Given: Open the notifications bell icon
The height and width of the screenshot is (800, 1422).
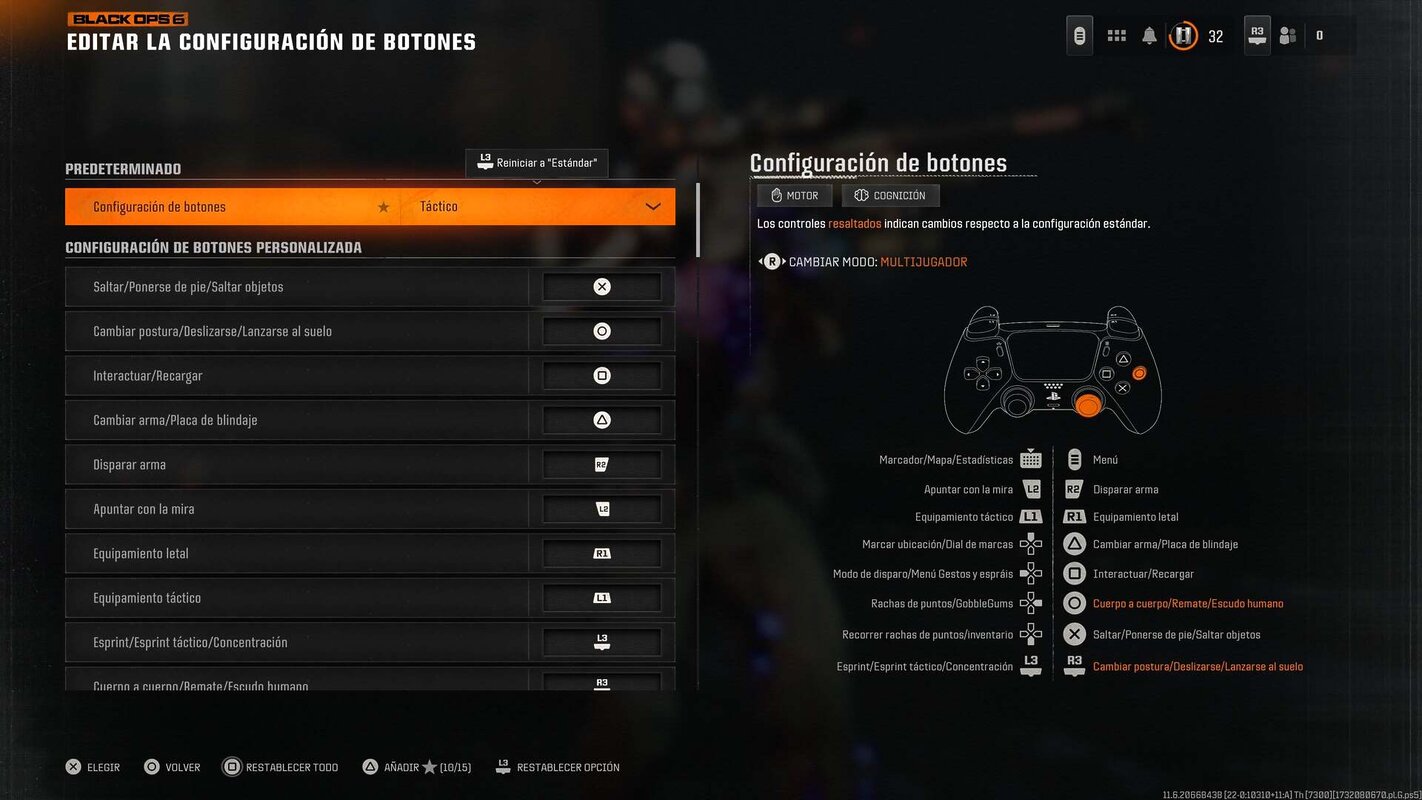Looking at the screenshot, I should pyautogui.click(x=1148, y=34).
